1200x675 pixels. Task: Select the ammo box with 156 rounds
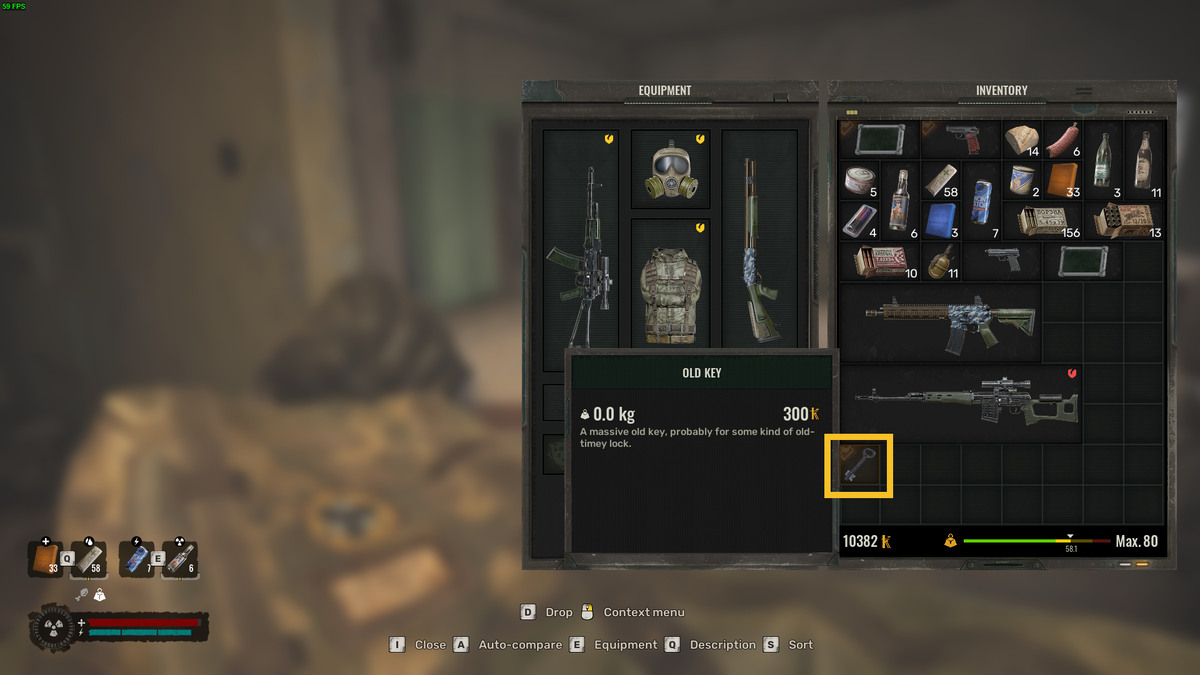click(x=1042, y=221)
